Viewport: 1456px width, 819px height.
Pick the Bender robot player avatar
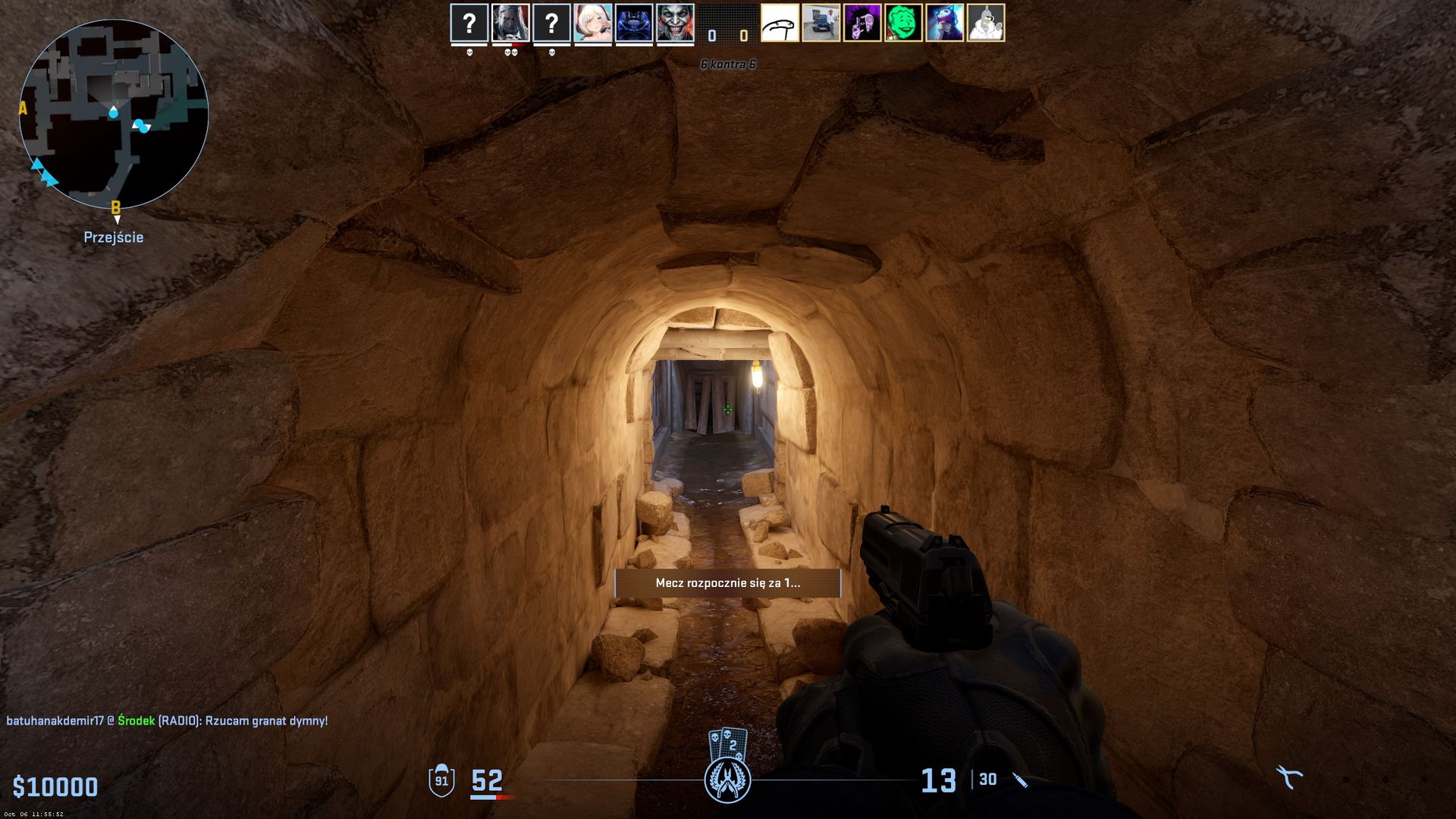click(x=986, y=23)
